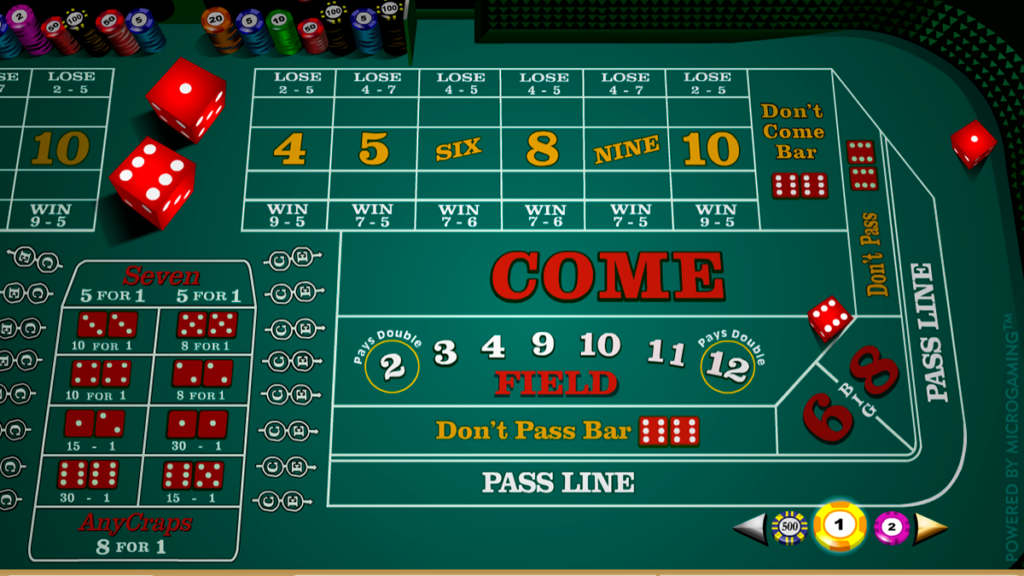The height and width of the screenshot is (576, 1024).
Task: Bet on the FIELD label
Action: point(556,383)
